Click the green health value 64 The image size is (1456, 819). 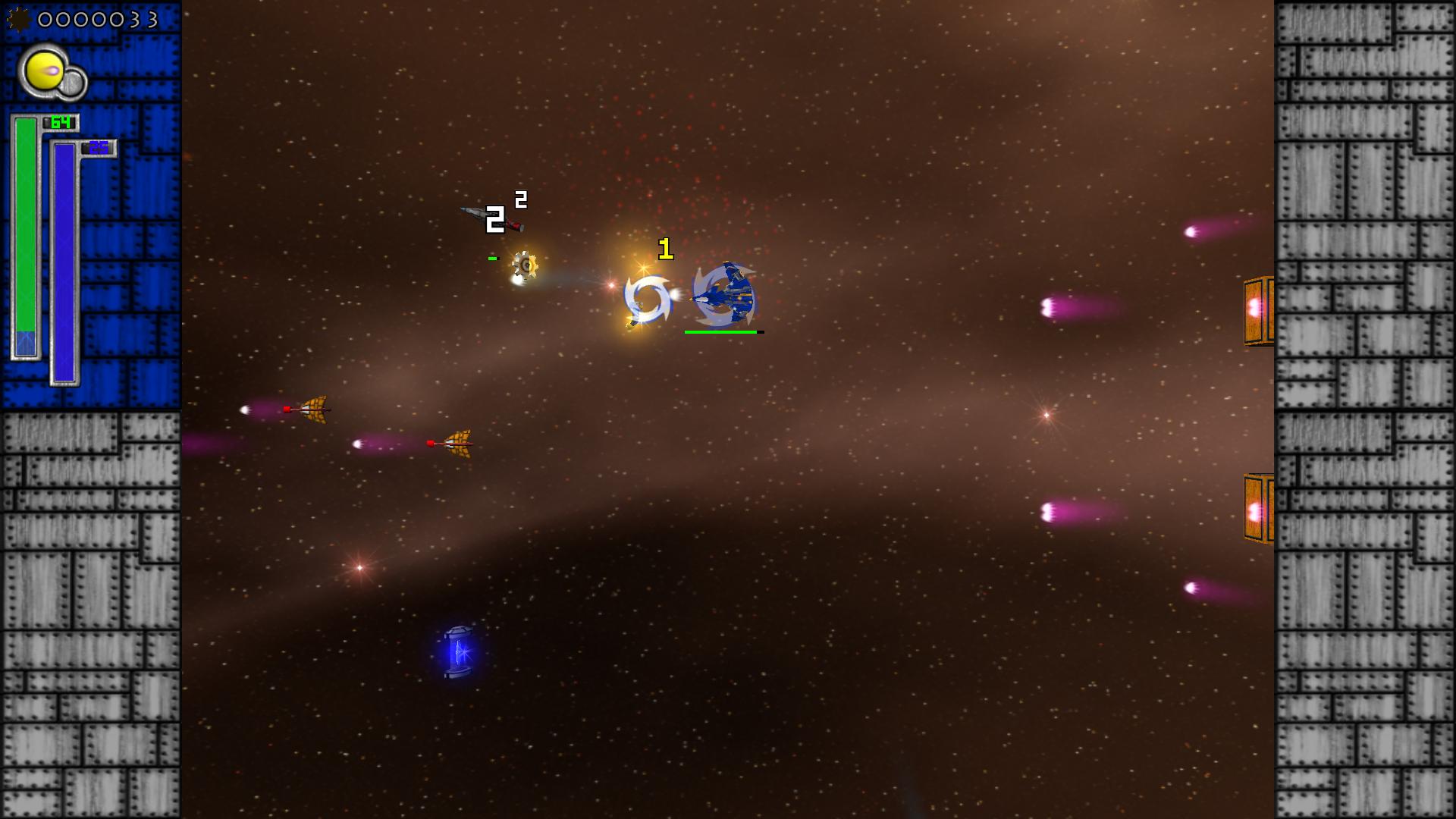click(x=61, y=121)
